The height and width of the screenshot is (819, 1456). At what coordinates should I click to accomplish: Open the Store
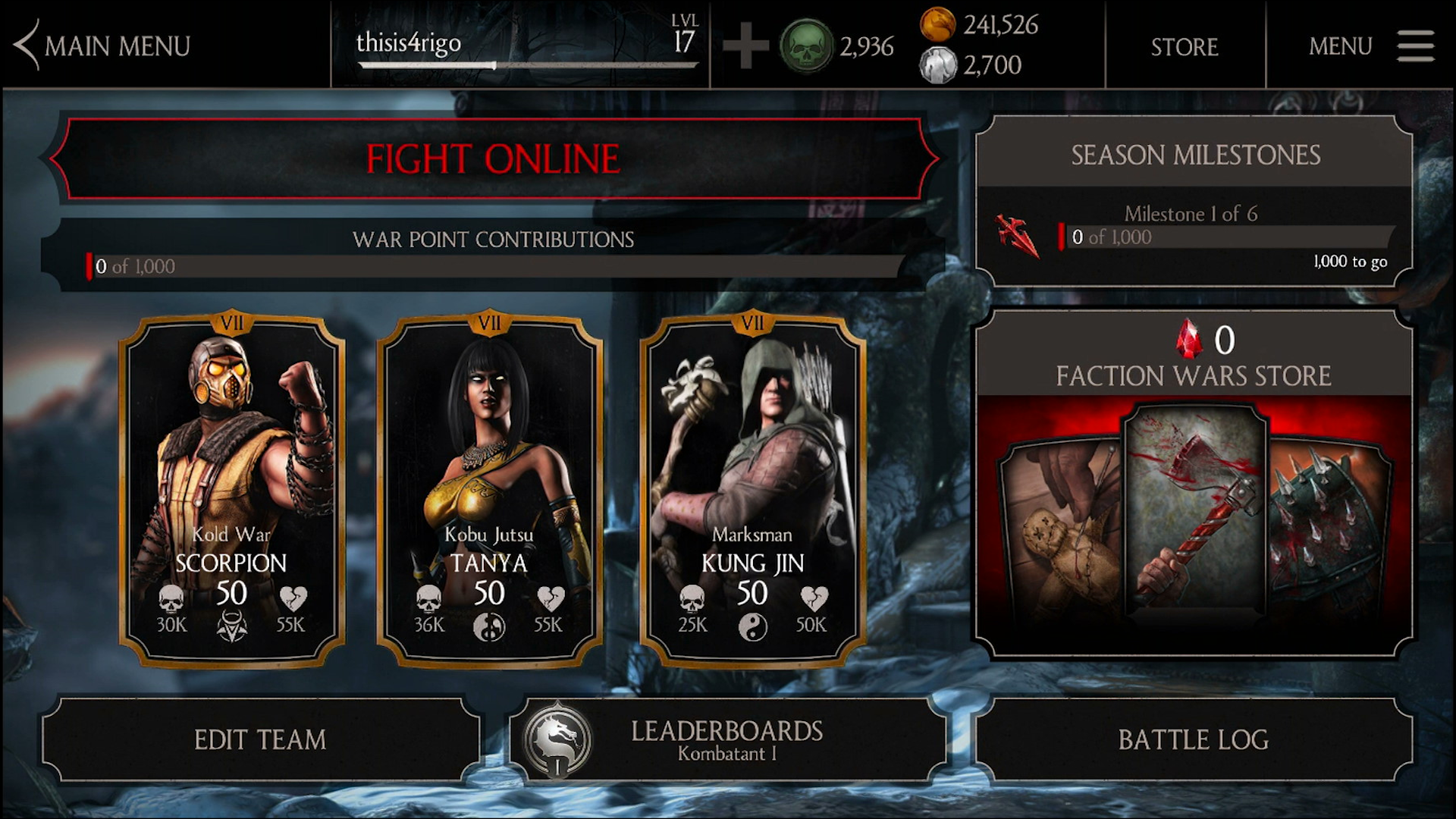click(1184, 46)
